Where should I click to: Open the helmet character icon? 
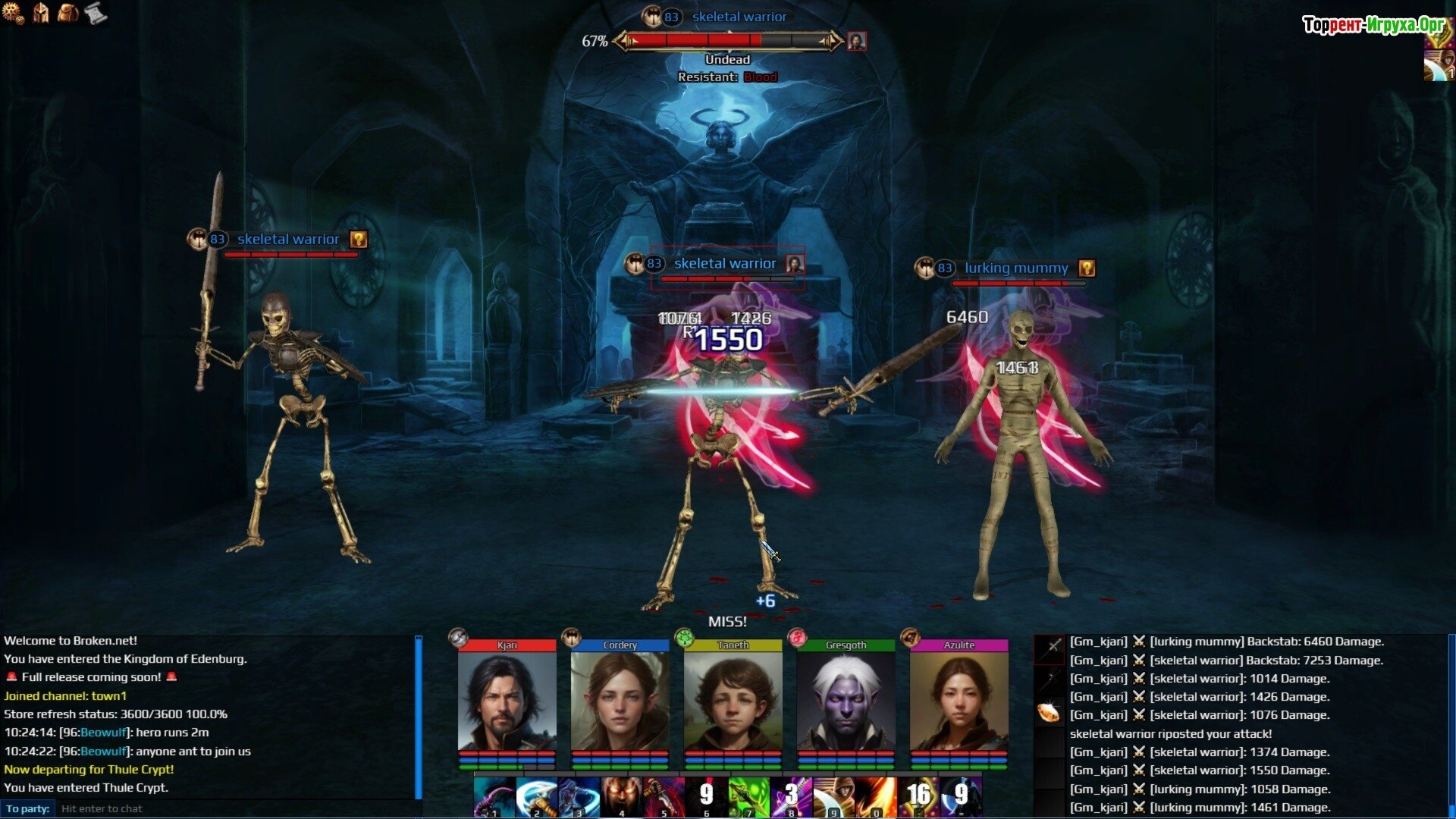[x=40, y=13]
